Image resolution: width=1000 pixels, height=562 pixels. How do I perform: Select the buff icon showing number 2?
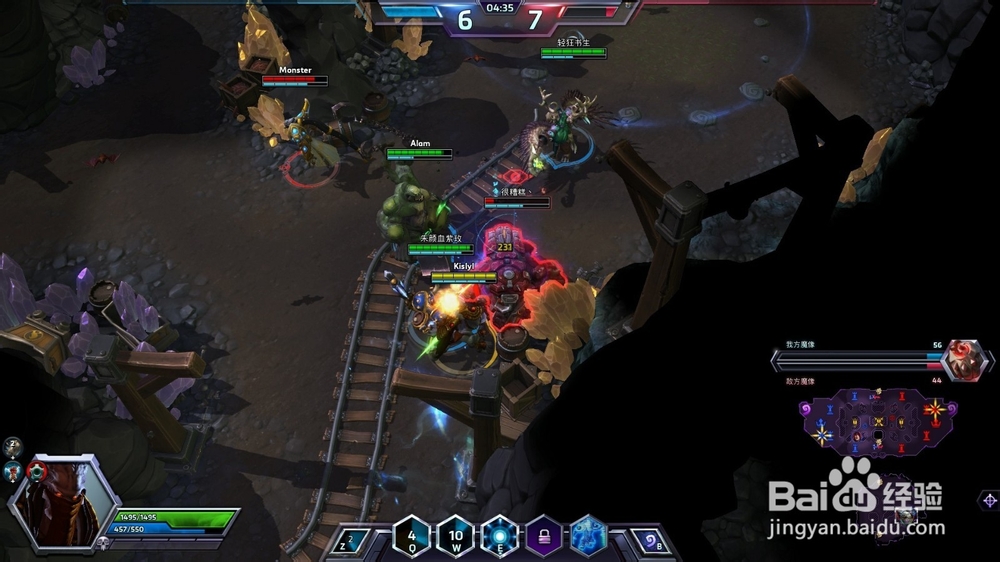[12, 446]
